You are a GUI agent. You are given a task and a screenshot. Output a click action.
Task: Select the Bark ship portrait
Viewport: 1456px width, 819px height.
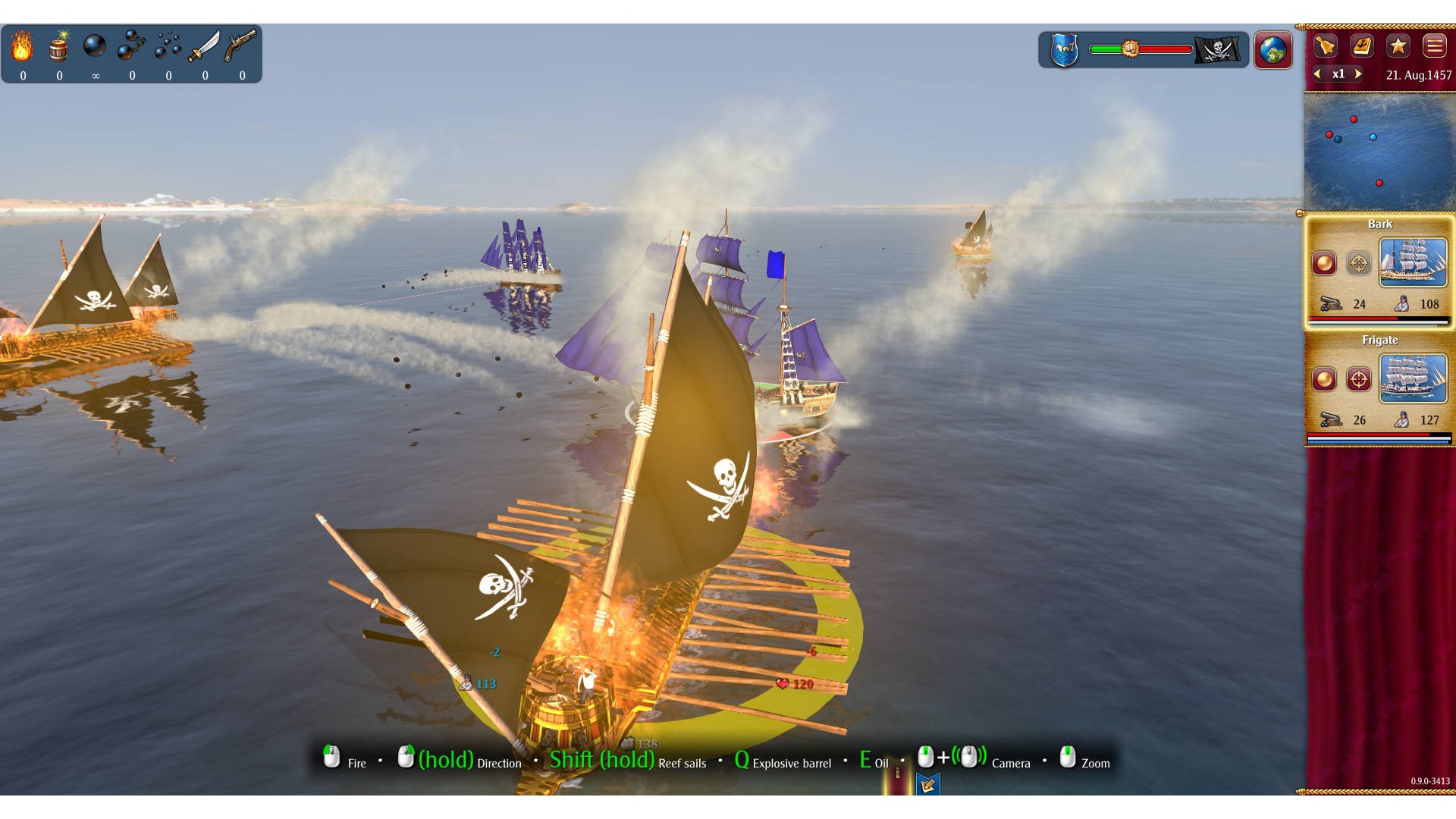pyautogui.click(x=1413, y=262)
